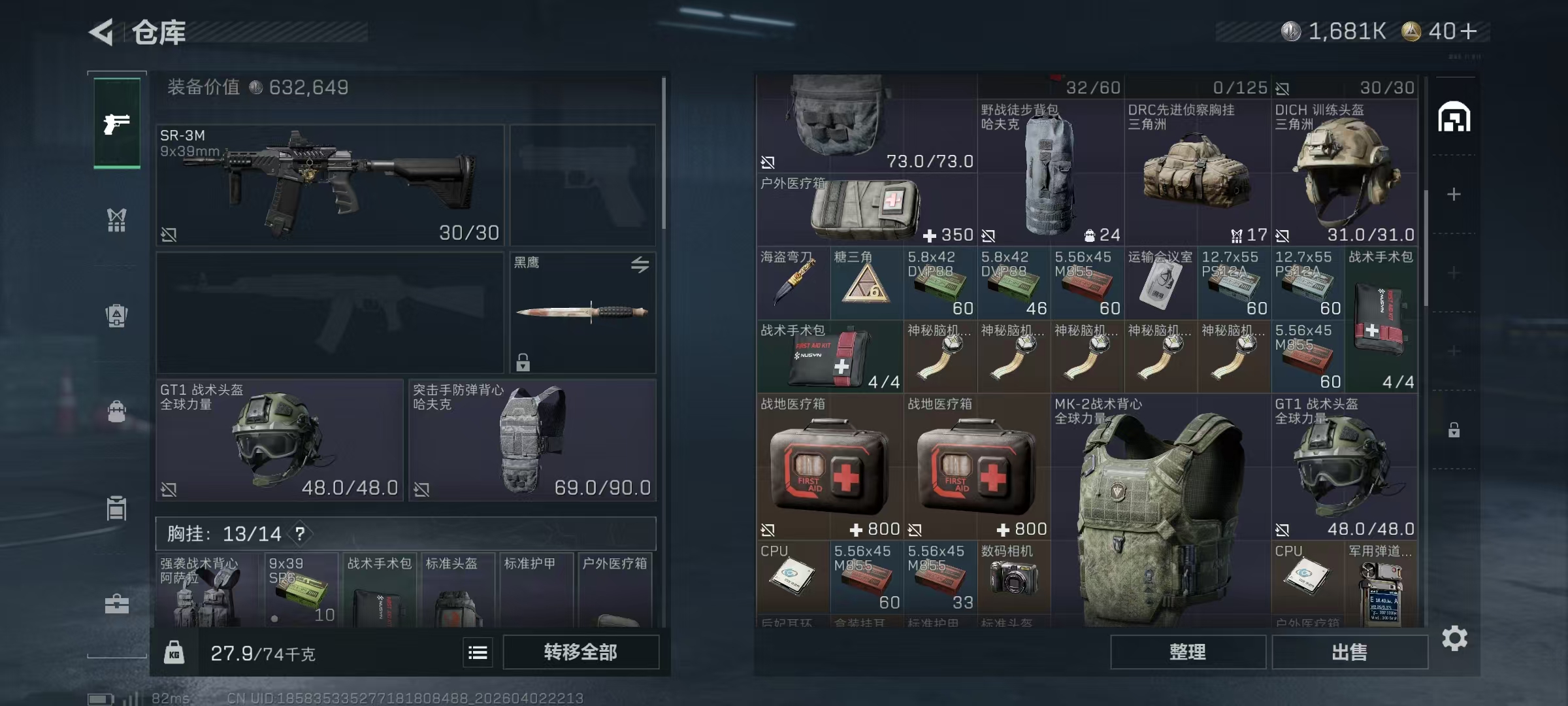The height and width of the screenshot is (706, 1568).
Task: Open the safe container category icon
Action: 116,508
